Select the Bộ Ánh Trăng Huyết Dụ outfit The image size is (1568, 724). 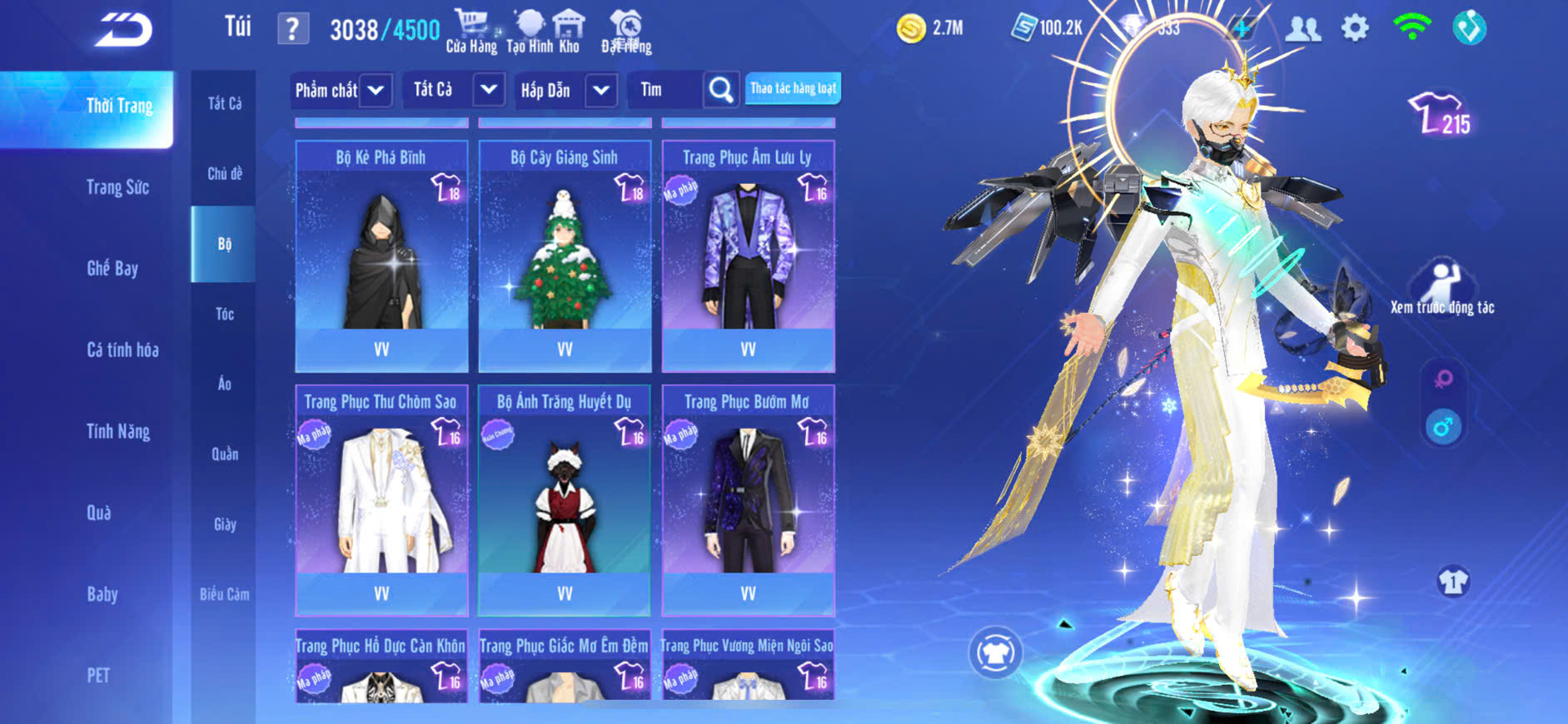565,499
